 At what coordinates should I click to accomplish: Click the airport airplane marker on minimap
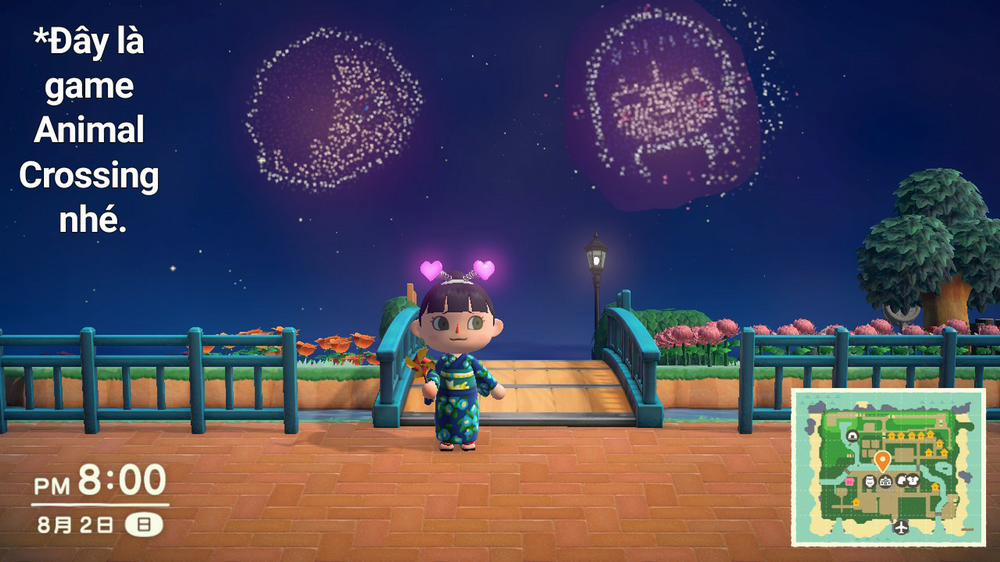[902, 527]
